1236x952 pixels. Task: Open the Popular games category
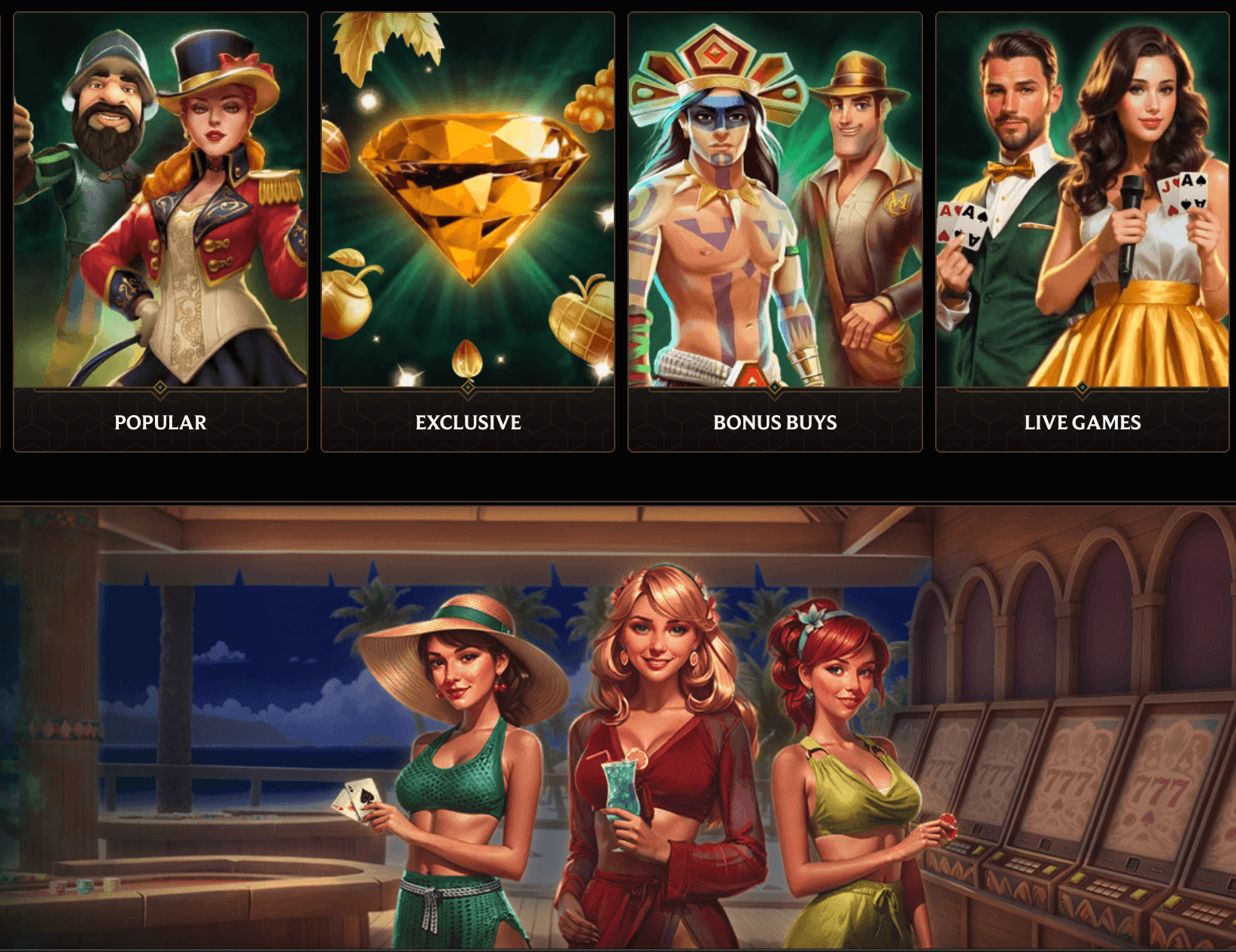tap(160, 232)
